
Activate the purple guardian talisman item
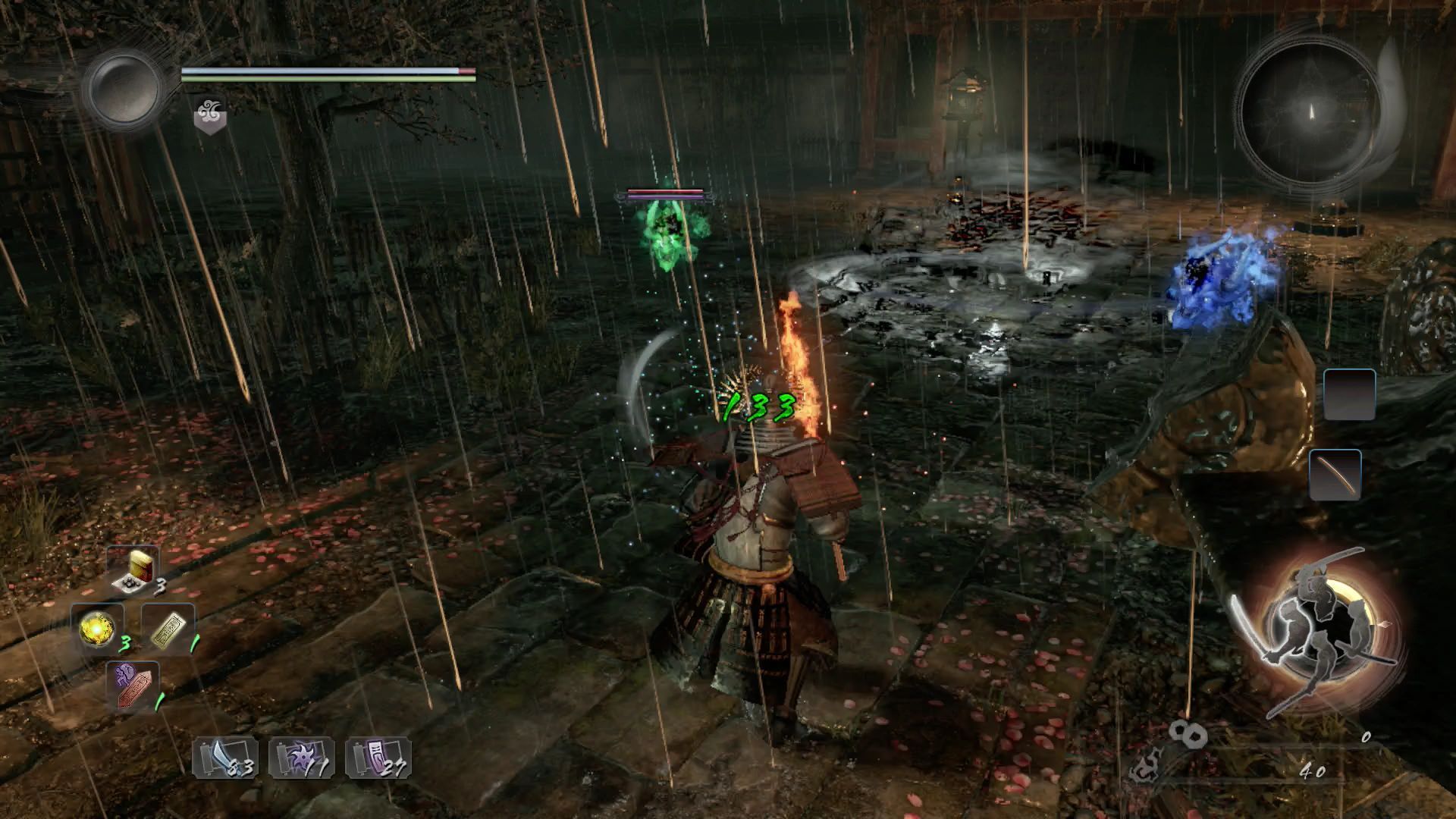point(133,684)
